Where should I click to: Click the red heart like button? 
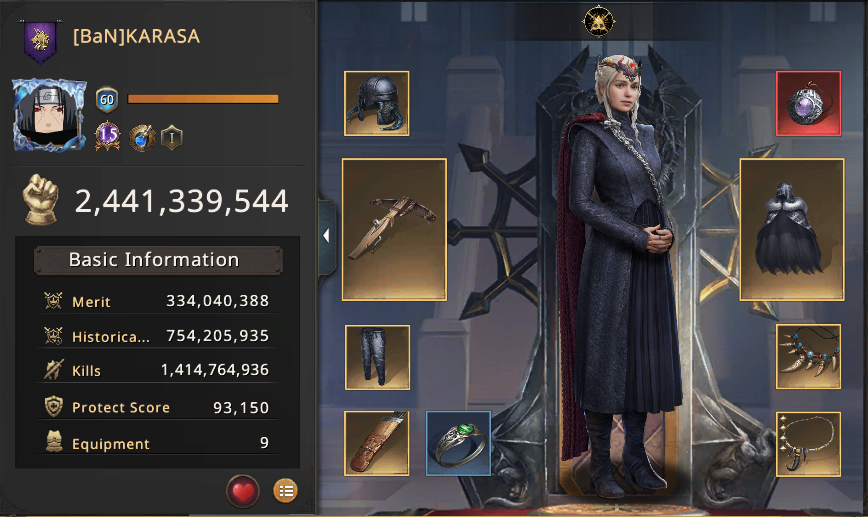(x=243, y=490)
